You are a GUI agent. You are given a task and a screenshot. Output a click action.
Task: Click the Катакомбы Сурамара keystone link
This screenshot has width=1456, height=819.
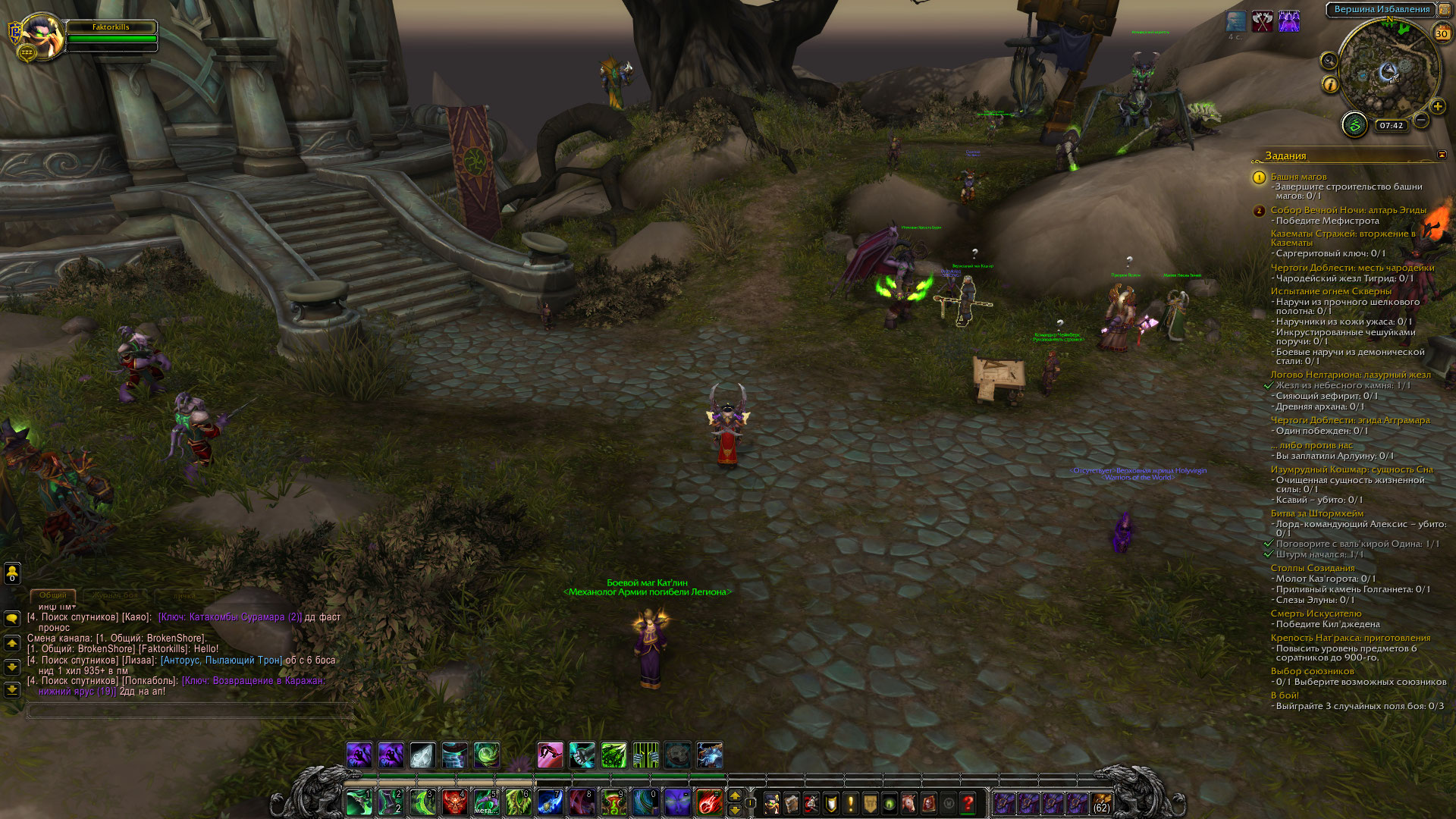pos(230,617)
